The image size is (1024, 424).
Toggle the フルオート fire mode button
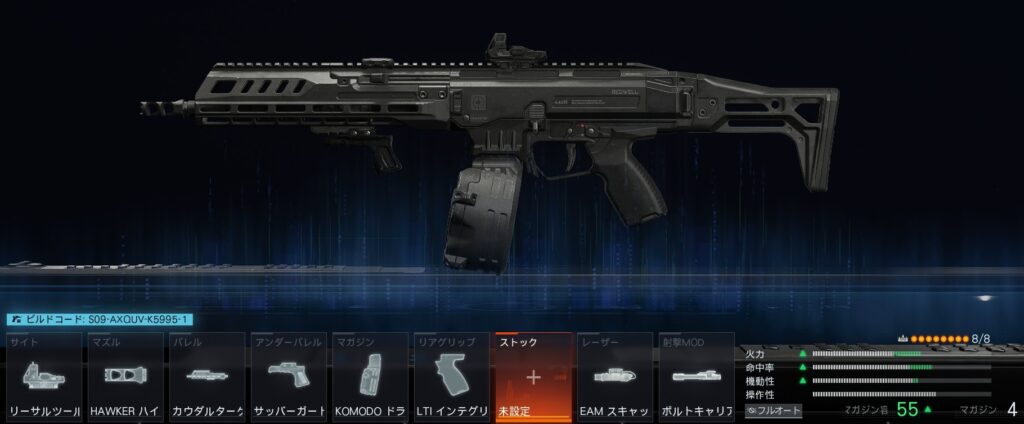(773, 410)
